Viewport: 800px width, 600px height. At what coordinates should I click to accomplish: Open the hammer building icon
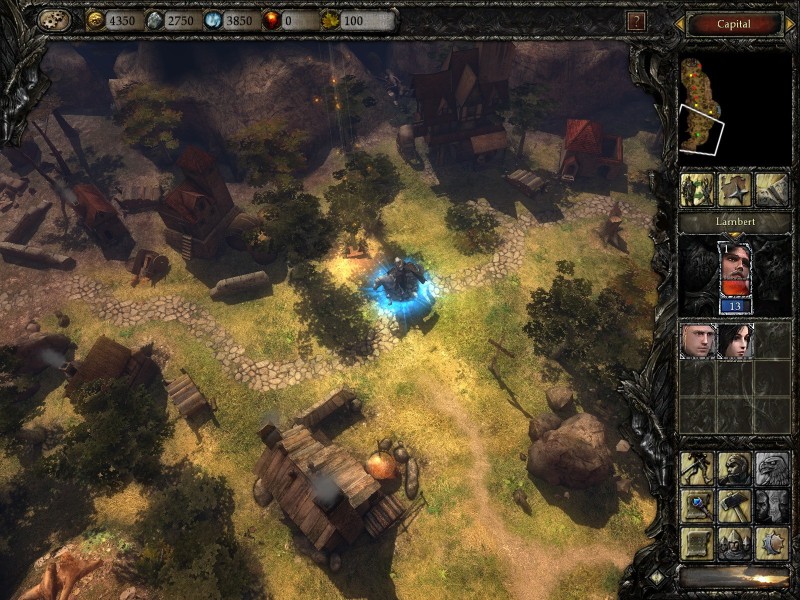tap(734, 505)
